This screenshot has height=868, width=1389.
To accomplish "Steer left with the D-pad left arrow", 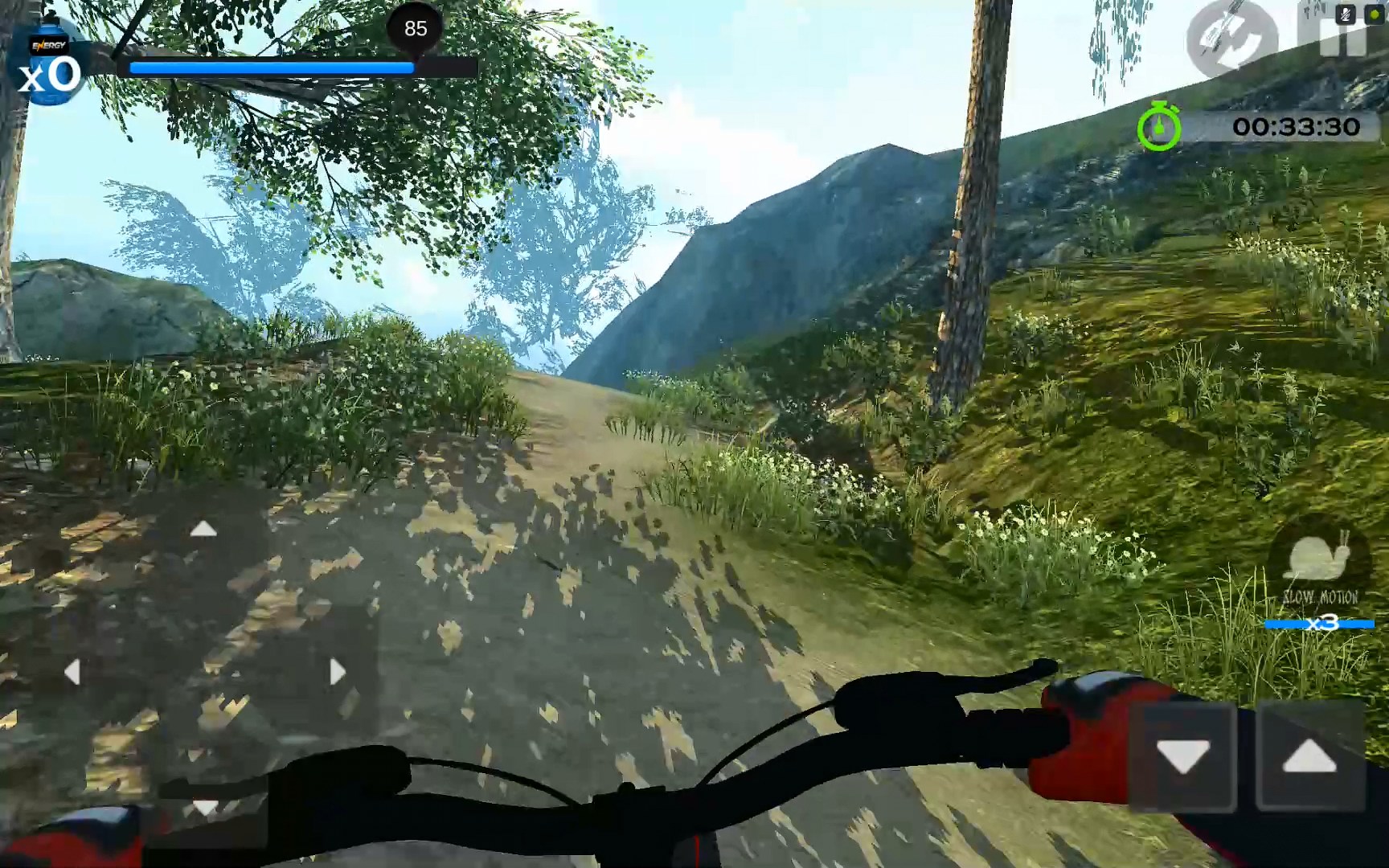I will pos(72,672).
